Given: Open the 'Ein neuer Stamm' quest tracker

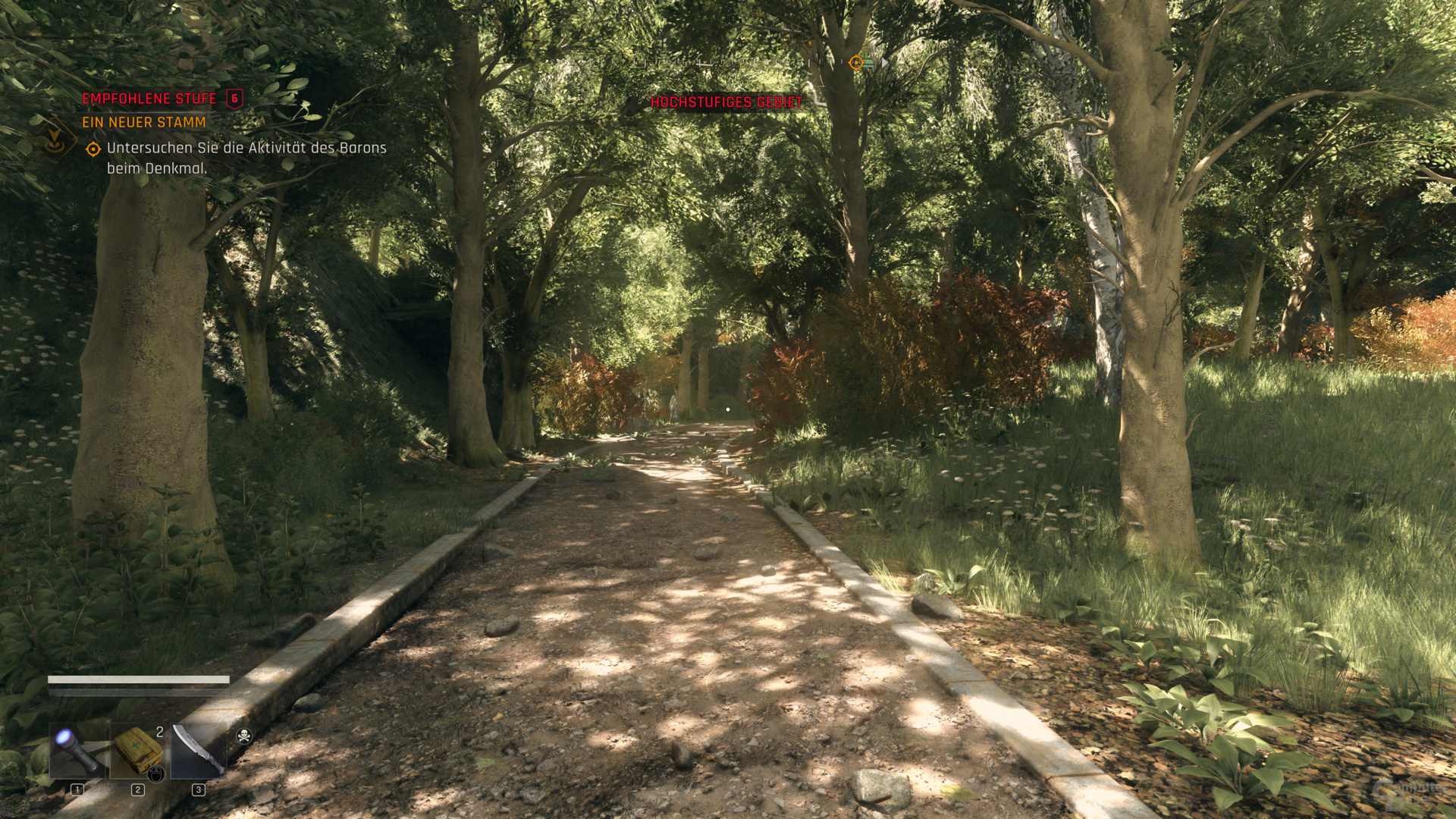Looking at the screenshot, I should click(x=144, y=122).
